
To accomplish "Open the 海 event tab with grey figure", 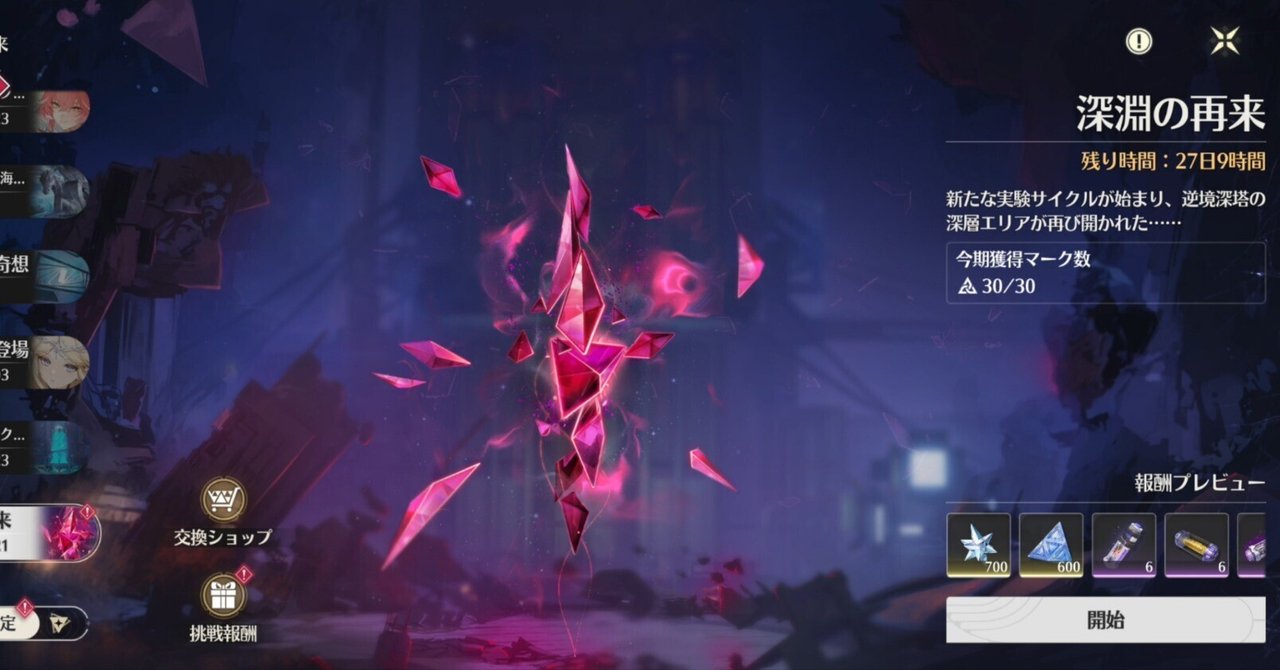I will (45, 191).
